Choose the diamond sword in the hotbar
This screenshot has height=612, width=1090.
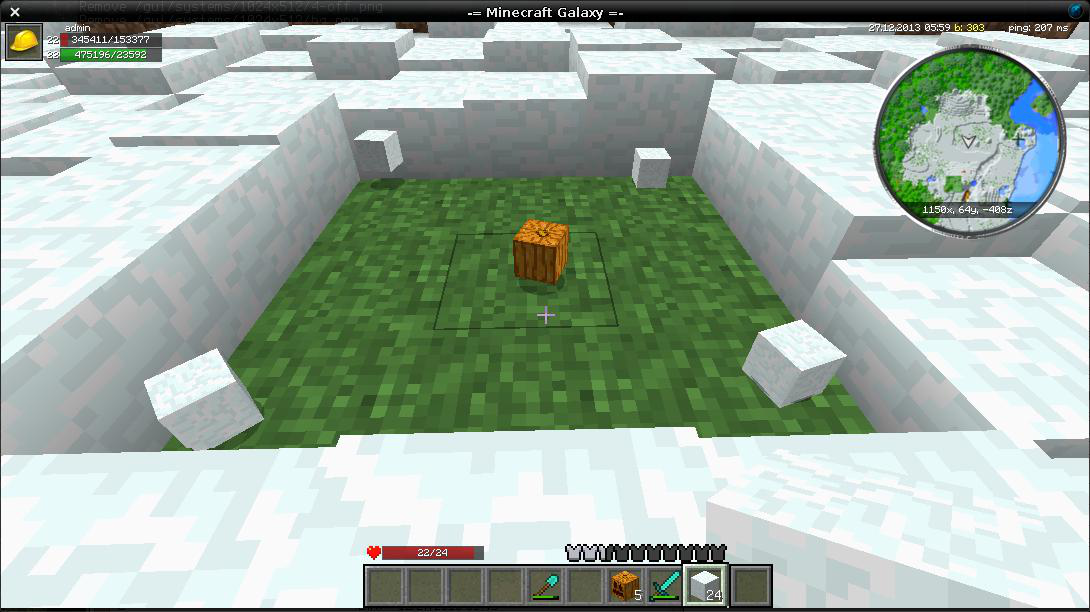(665, 585)
